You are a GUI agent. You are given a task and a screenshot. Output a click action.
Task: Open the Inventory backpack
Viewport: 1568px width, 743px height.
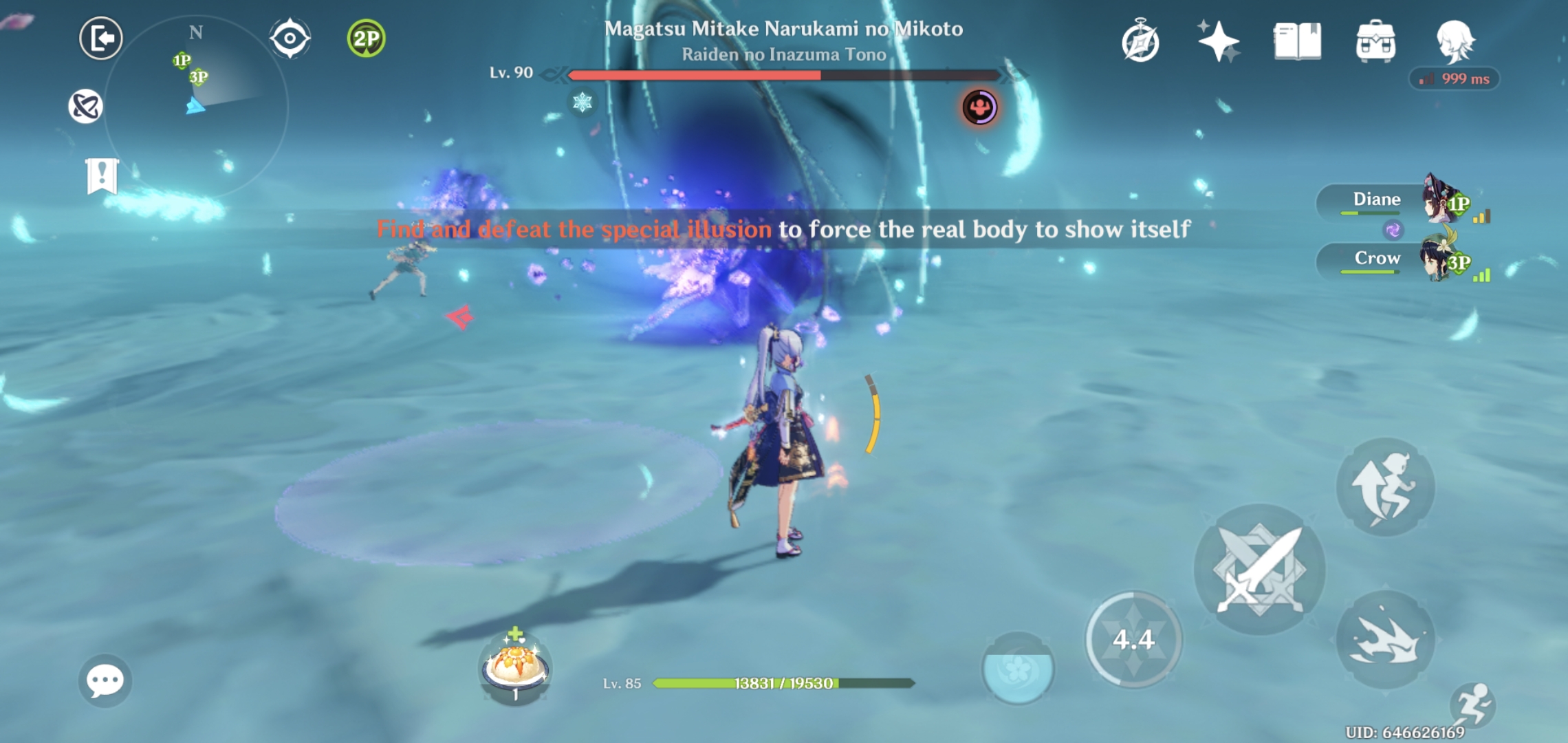click(1377, 41)
